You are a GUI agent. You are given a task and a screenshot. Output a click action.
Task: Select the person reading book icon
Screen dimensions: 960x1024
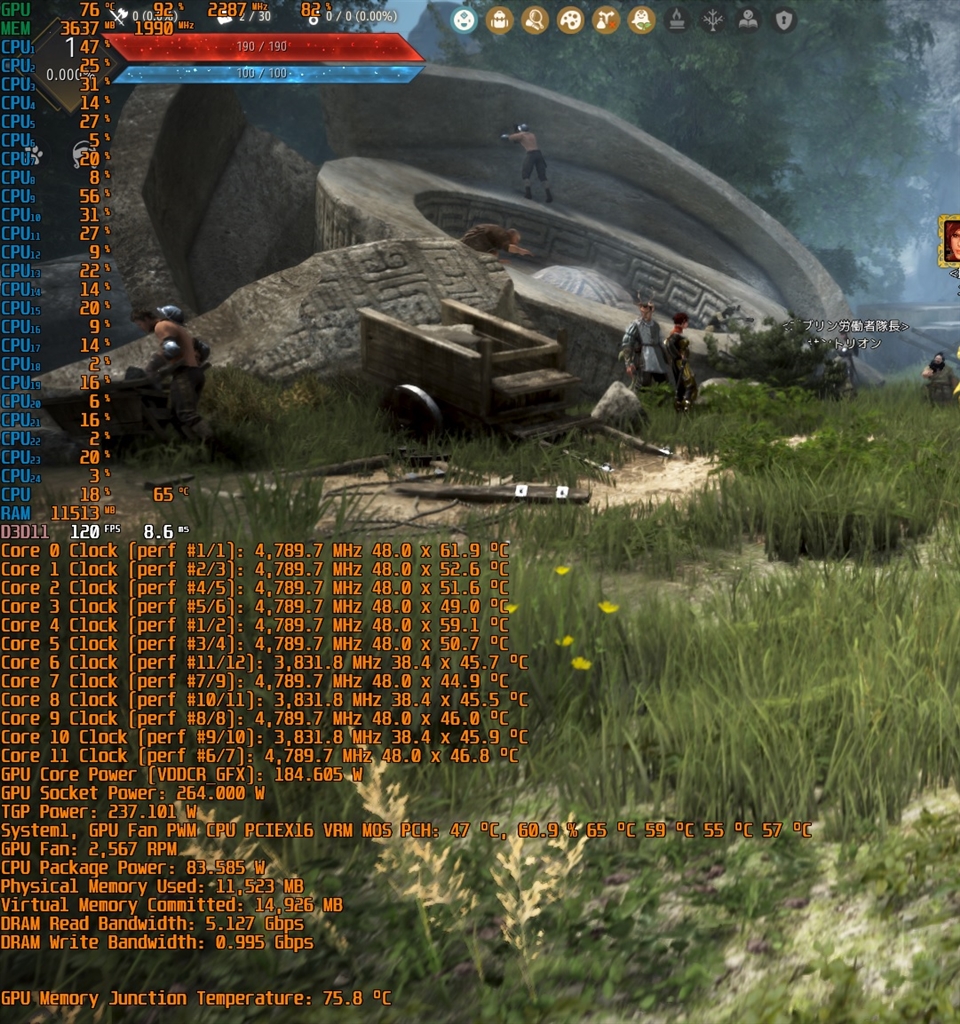pos(748,20)
